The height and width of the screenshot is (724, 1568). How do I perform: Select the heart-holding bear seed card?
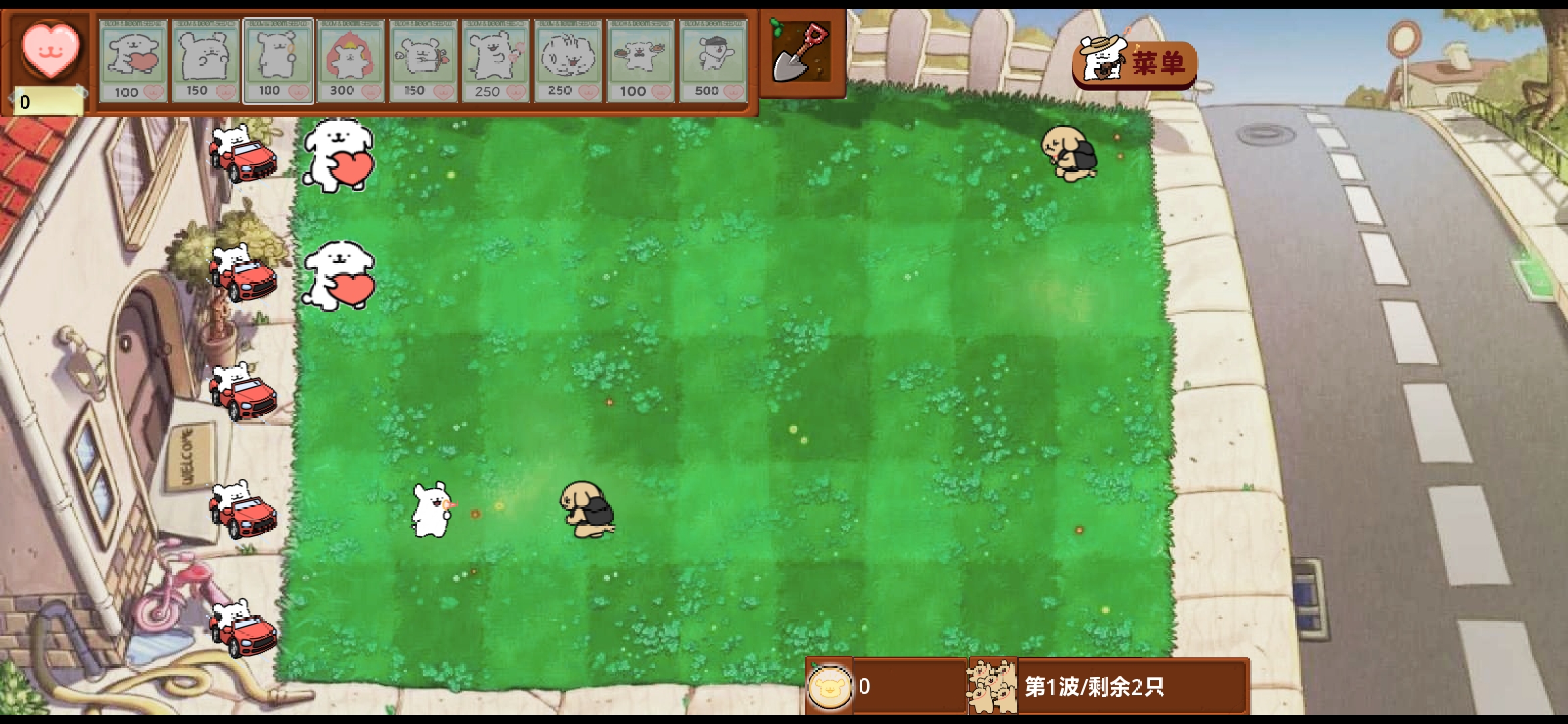(133, 60)
